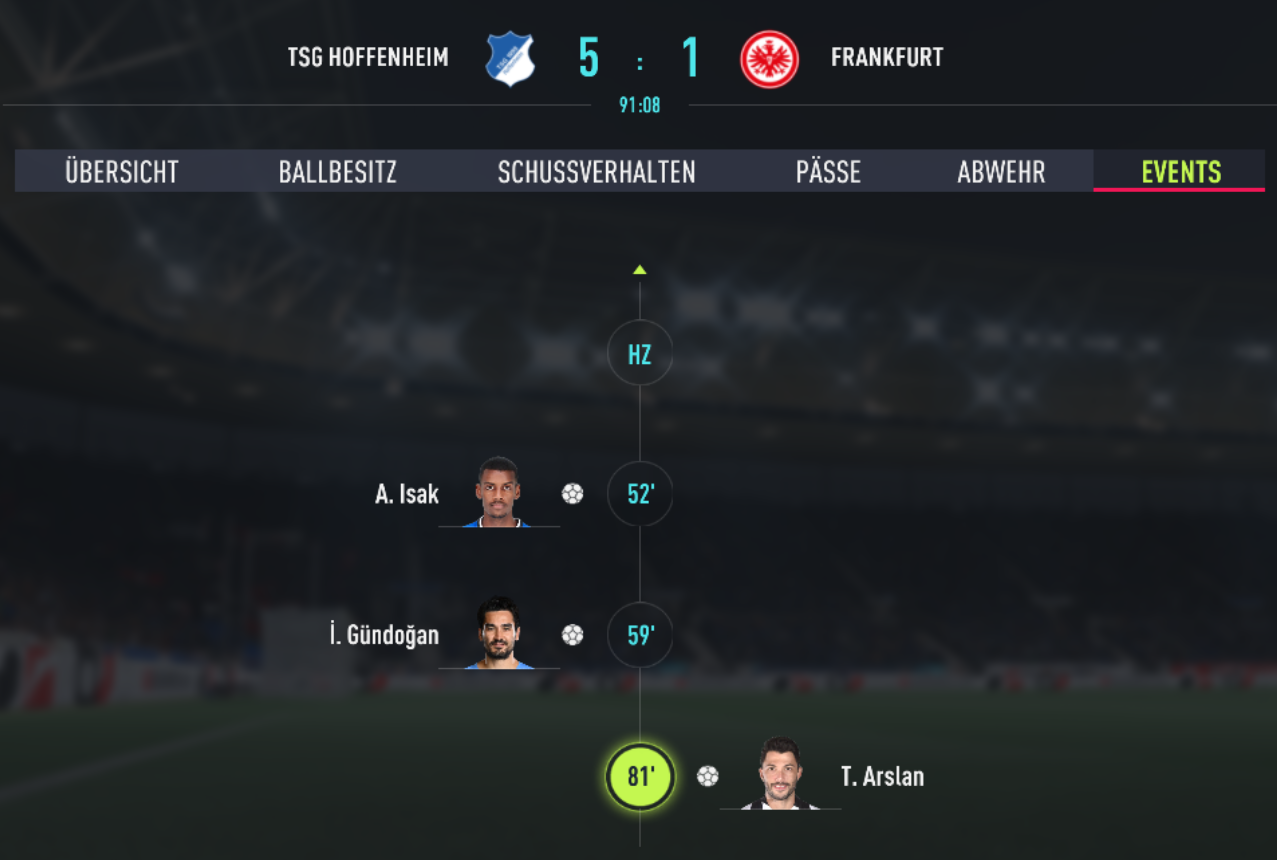
Task: Open the Ballbesitz tab
Action: coord(337,172)
